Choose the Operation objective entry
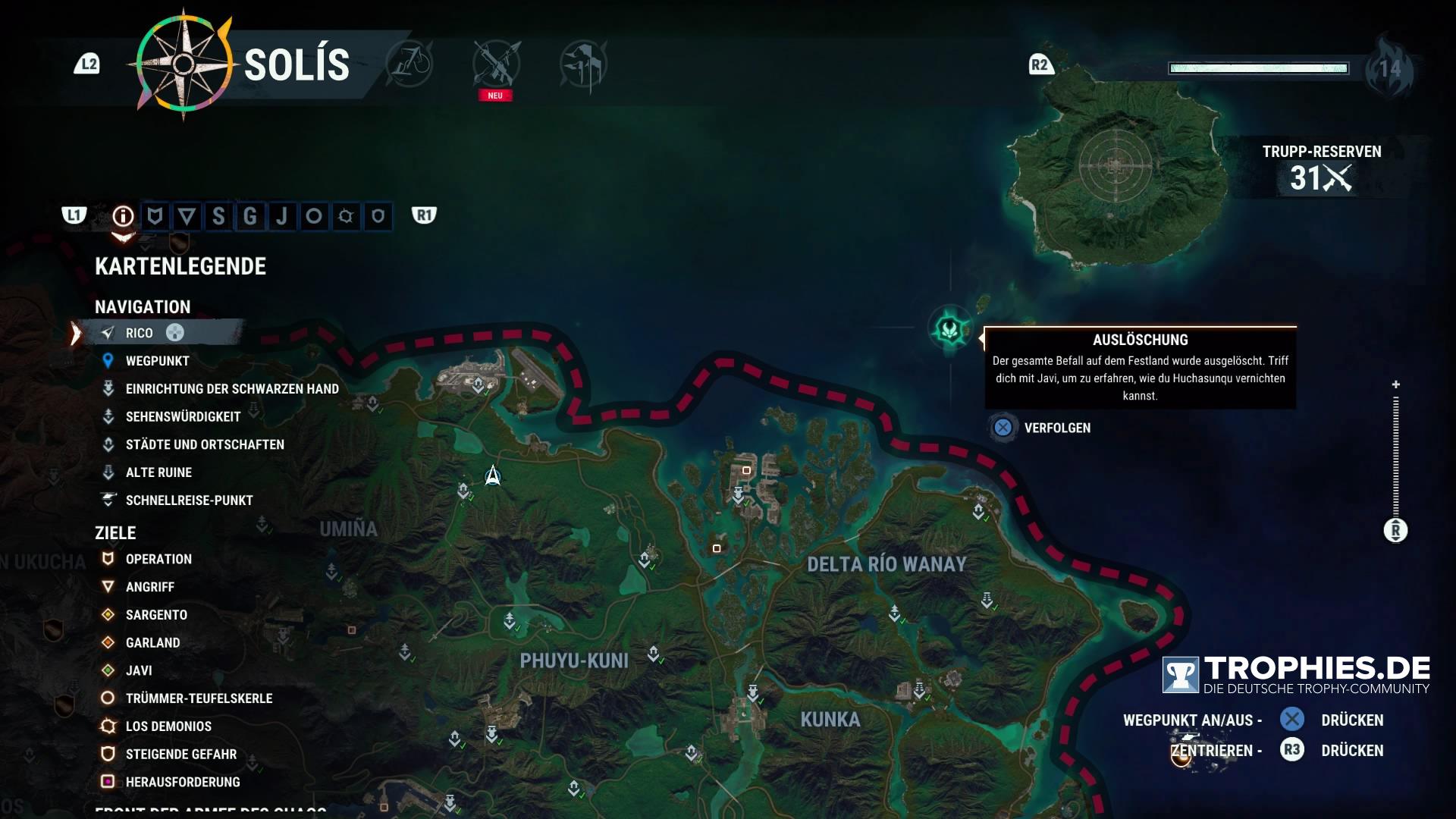This screenshot has height=819, width=1456. (x=158, y=559)
